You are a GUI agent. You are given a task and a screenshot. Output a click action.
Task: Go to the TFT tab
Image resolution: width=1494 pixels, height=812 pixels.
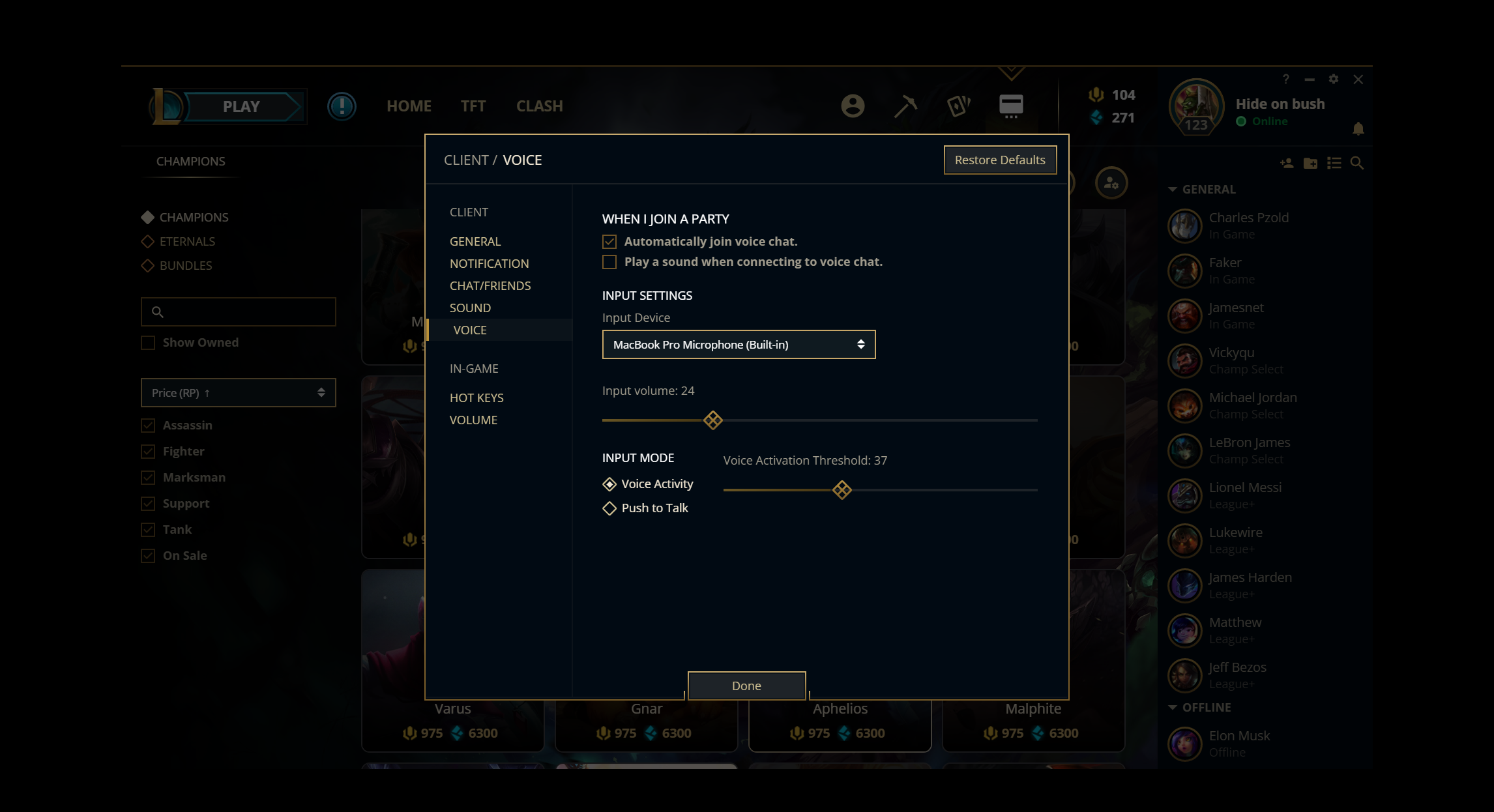pos(473,106)
